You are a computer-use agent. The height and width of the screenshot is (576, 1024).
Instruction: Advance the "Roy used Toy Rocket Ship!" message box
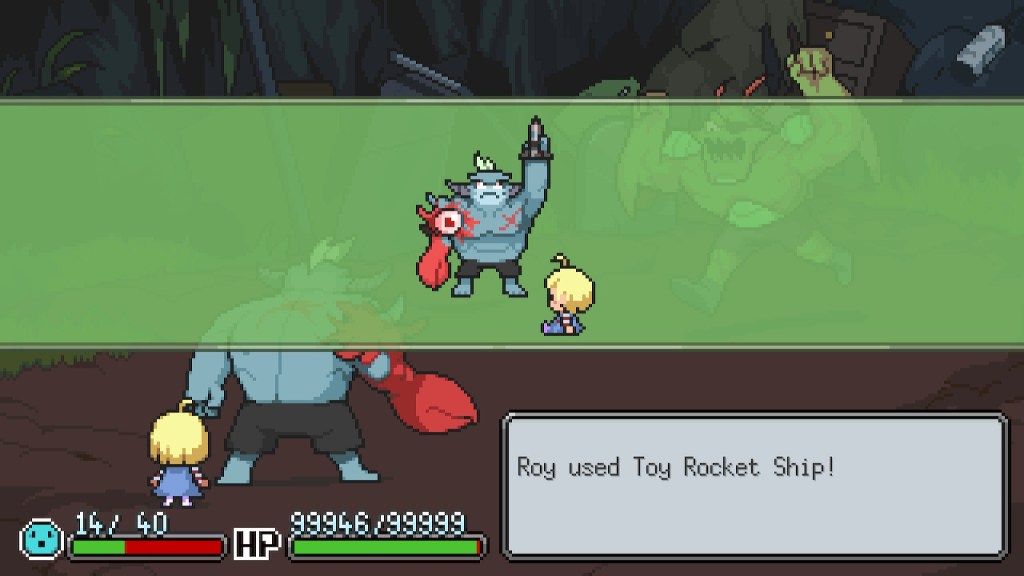(754, 485)
